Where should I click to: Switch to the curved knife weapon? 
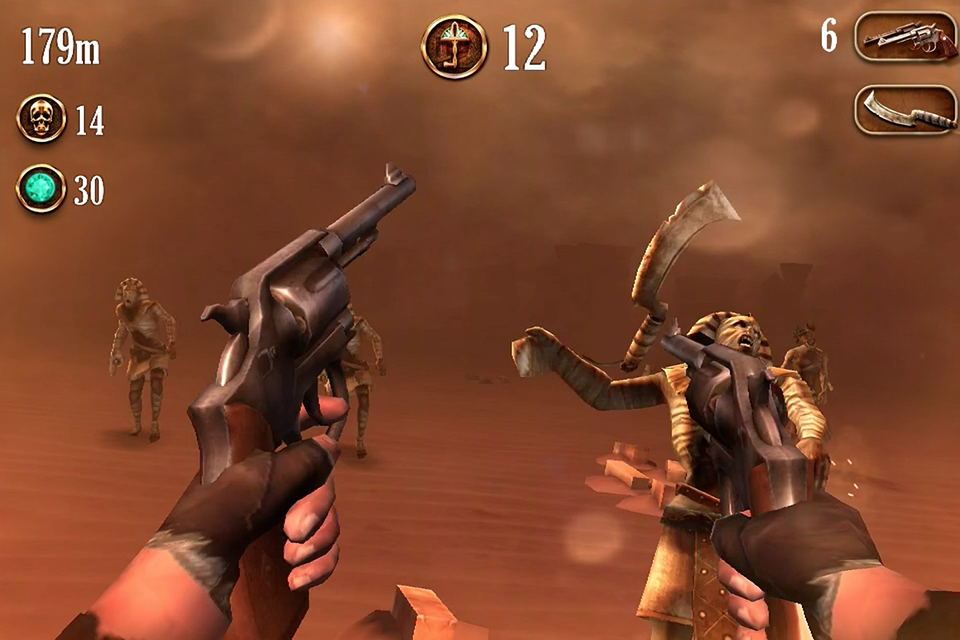click(x=905, y=110)
